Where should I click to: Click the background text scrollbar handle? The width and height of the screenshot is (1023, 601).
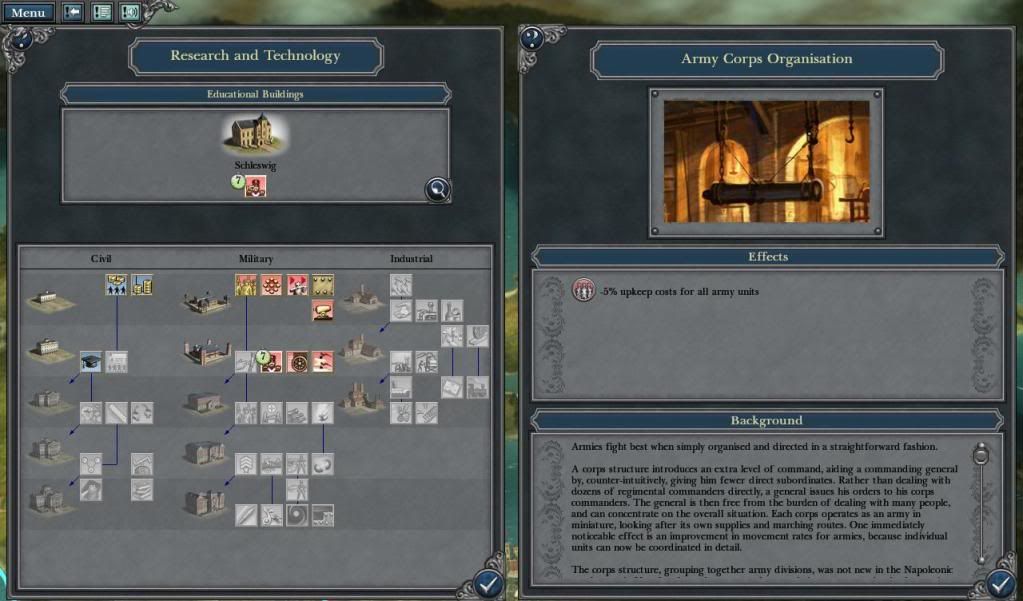[981, 457]
